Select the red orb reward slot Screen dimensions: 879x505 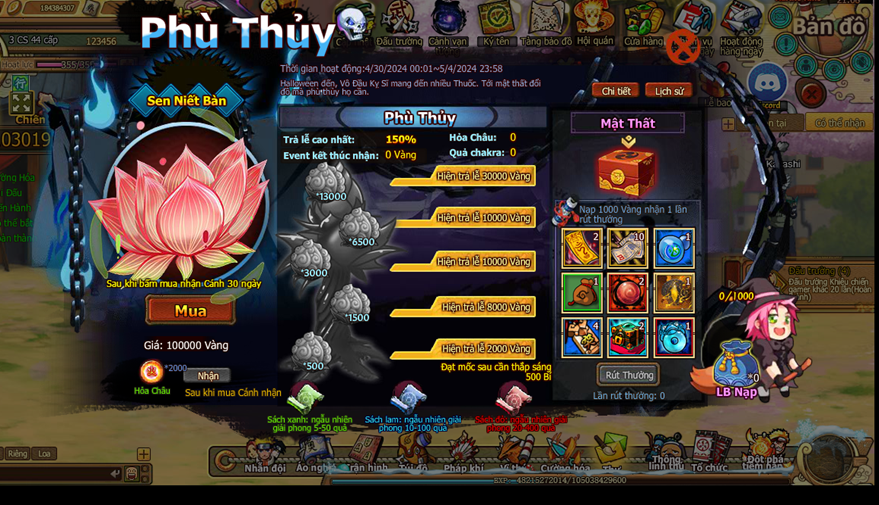(627, 293)
